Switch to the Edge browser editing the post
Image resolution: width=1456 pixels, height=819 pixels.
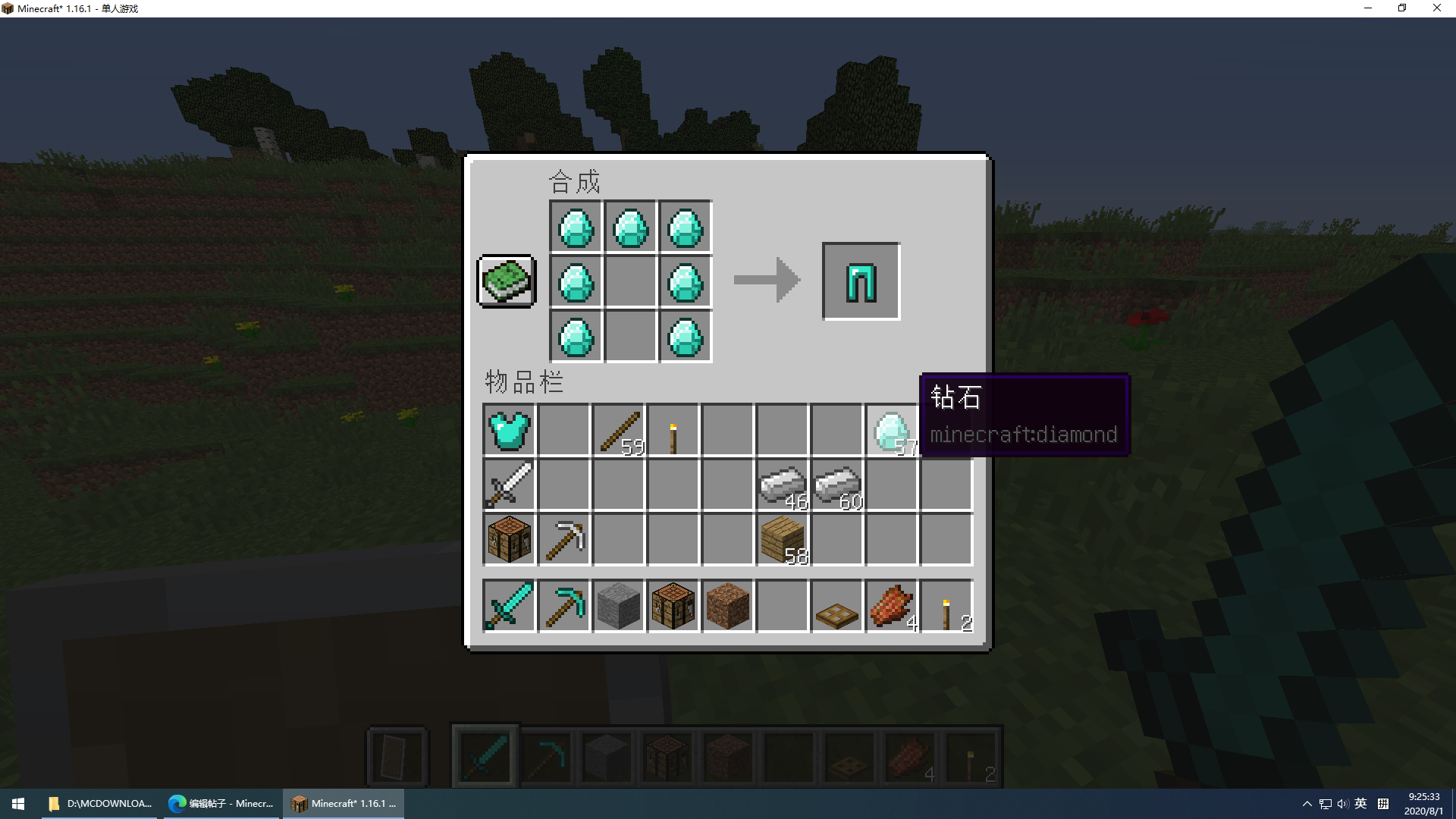point(221,803)
